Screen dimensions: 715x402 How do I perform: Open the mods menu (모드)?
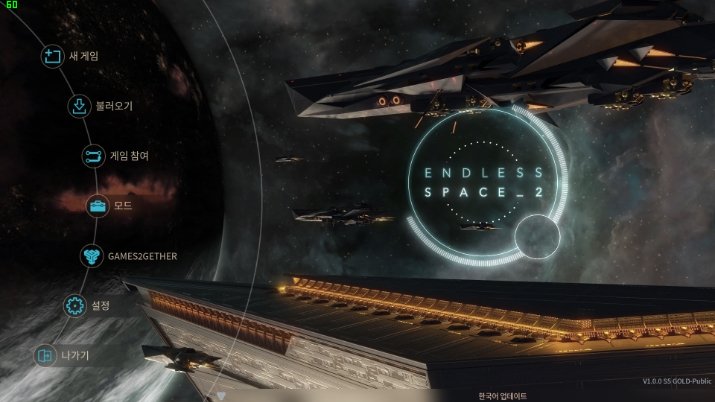[x=123, y=206]
